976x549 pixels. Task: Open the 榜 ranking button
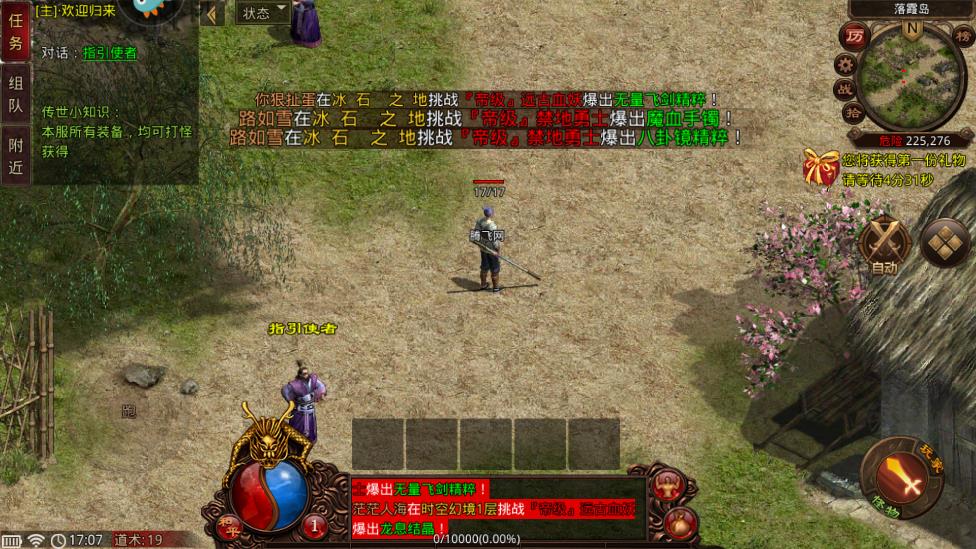coord(964,37)
